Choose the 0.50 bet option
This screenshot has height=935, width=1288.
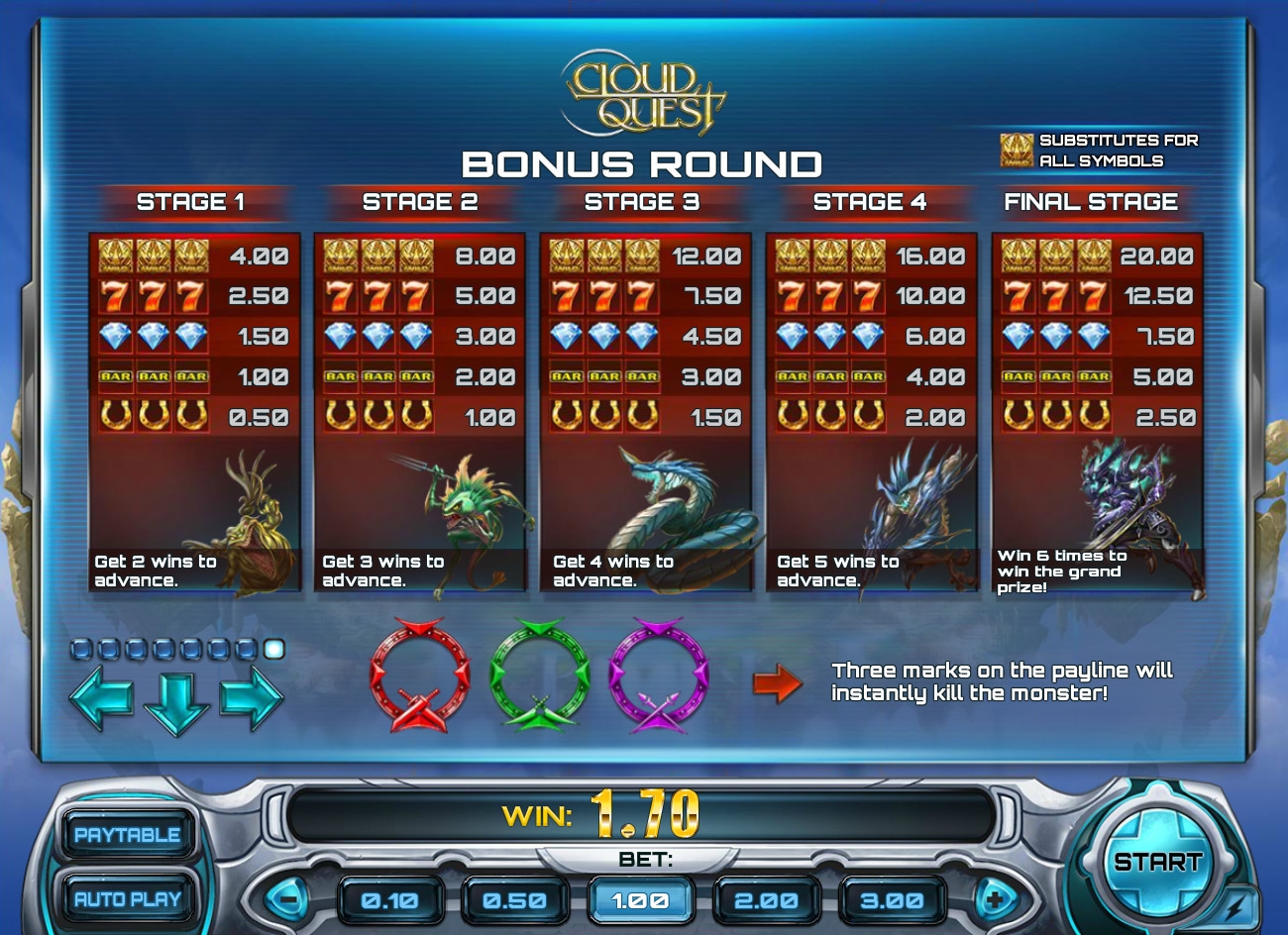click(514, 900)
